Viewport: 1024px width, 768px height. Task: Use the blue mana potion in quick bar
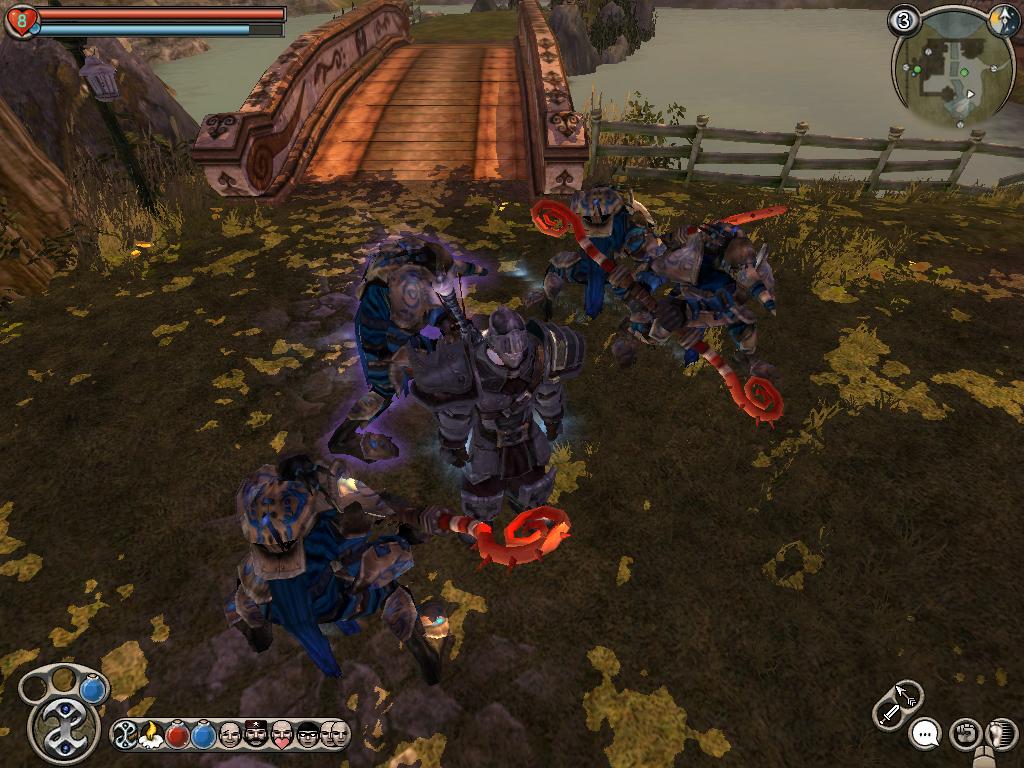(203, 736)
